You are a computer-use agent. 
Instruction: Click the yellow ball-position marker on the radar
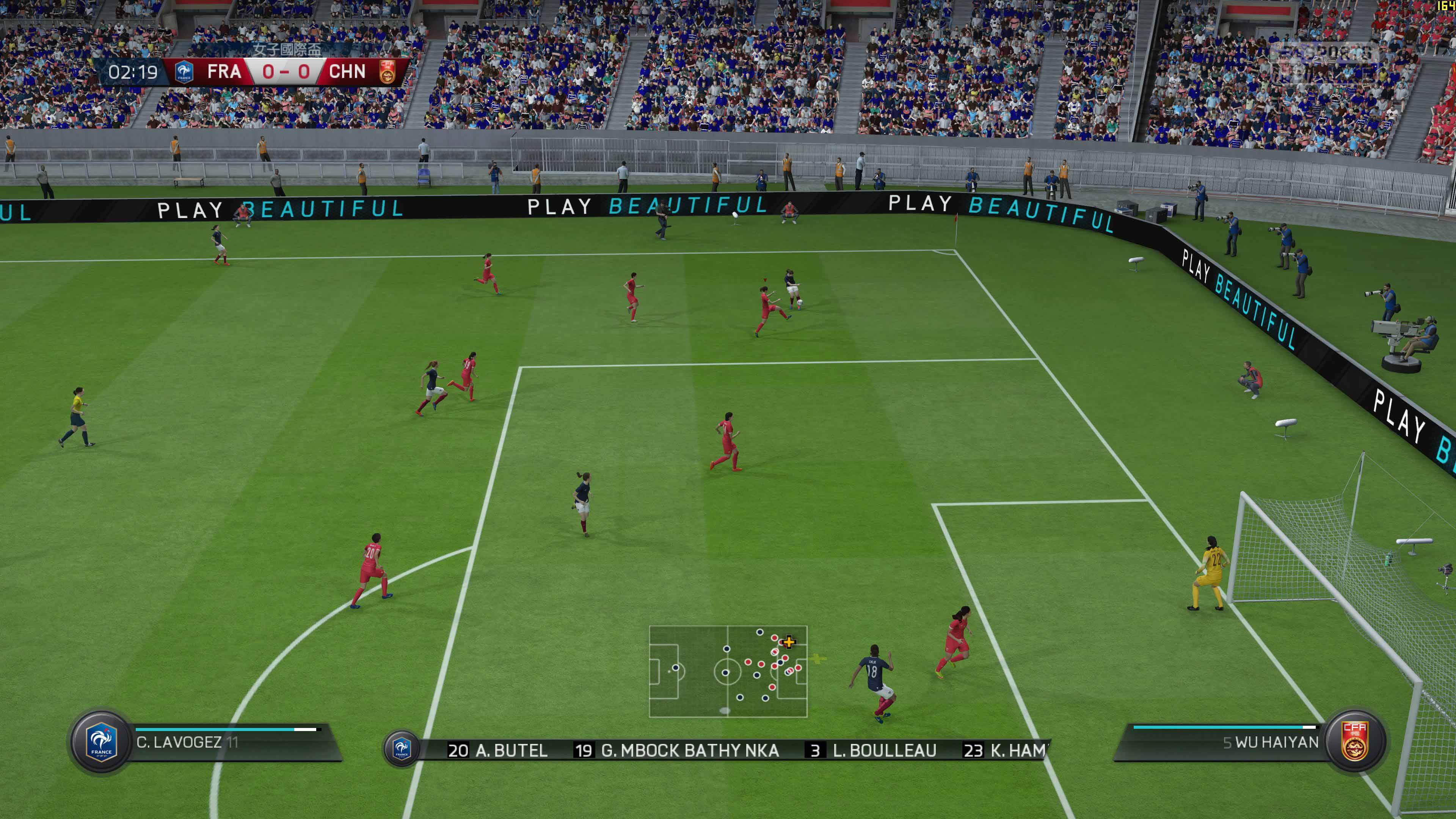[788, 643]
